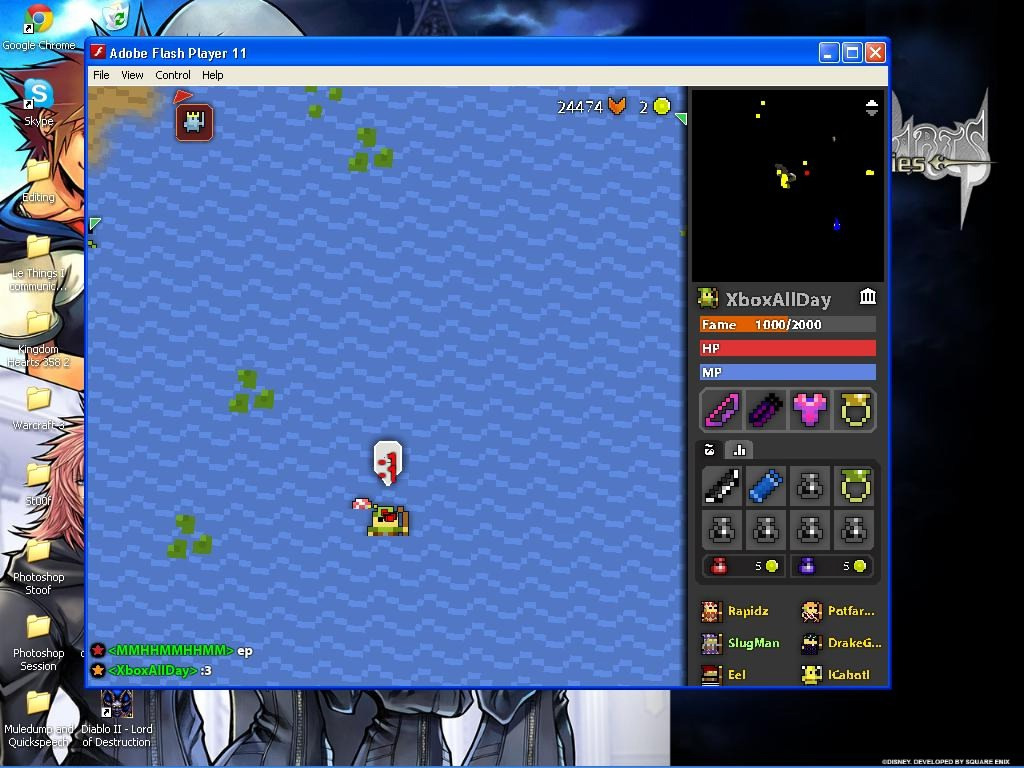The width and height of the screenshot is (1024, 768).
Task: Close the Adobe Flash Player window
Action: coord(875,53)
